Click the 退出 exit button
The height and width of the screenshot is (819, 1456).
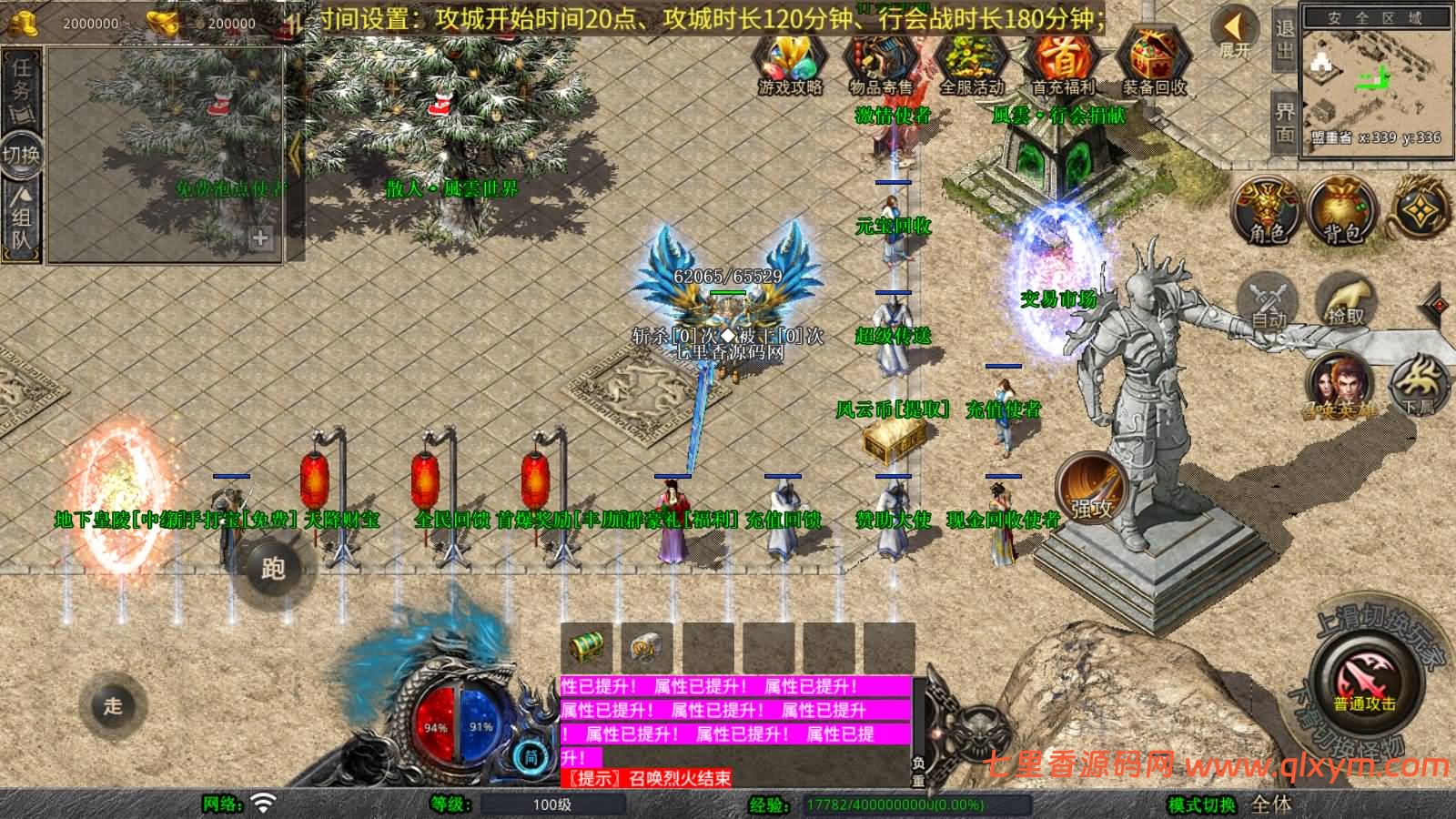tap(1284, 41)
